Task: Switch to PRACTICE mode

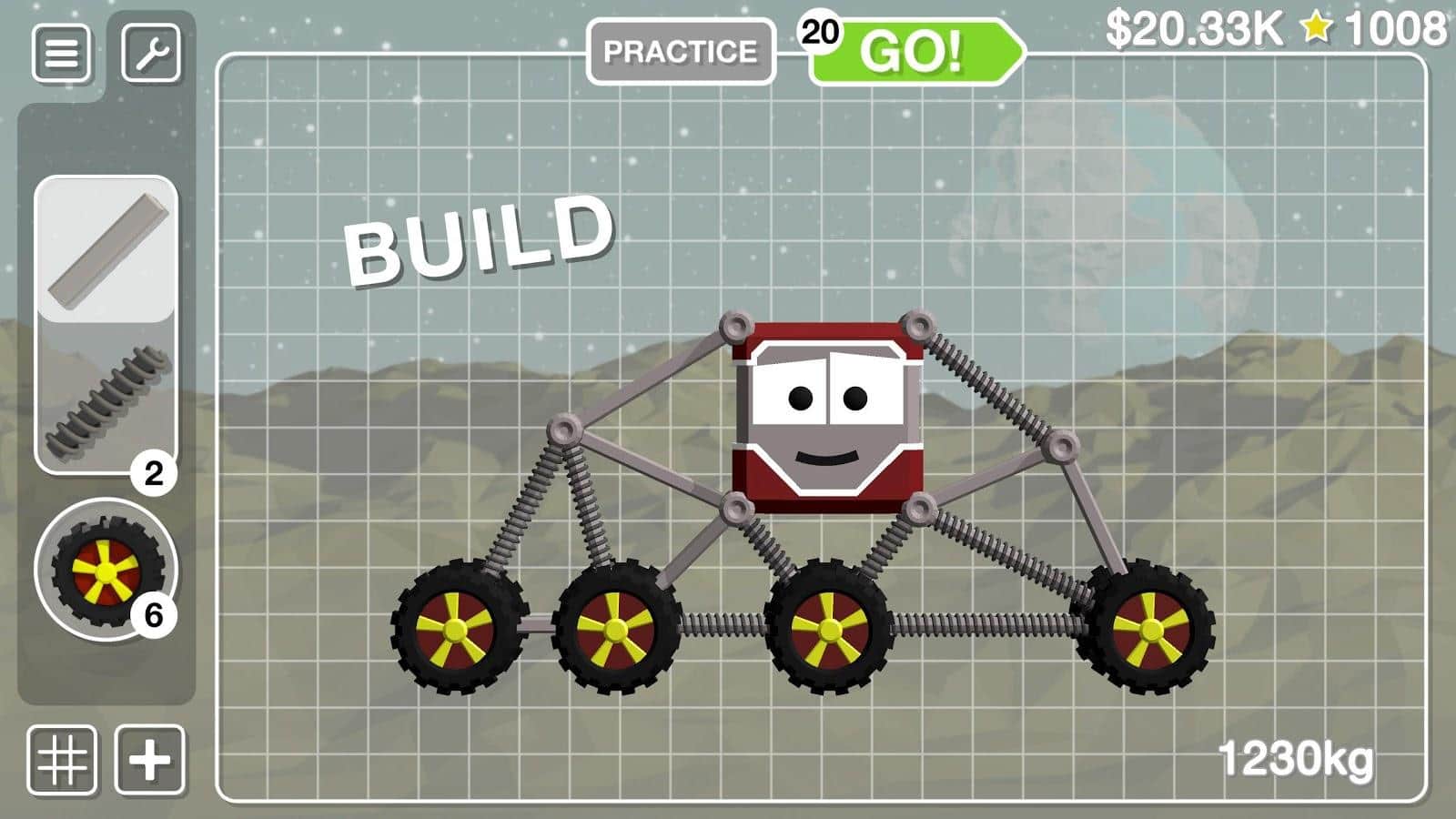Action: pyautogui.click(x=681, y=50)
